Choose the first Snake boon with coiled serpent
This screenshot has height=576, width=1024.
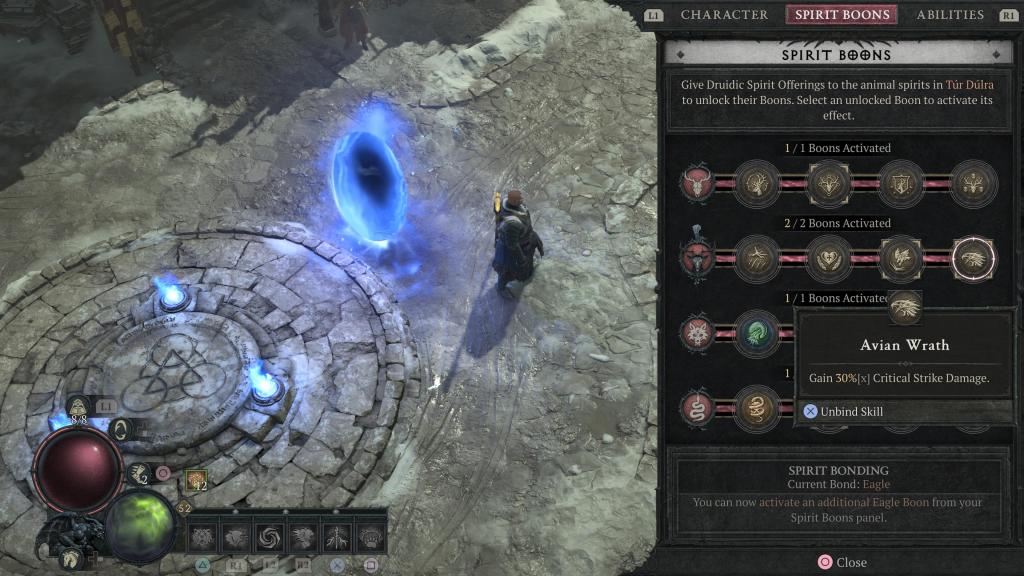click(757, 408)
